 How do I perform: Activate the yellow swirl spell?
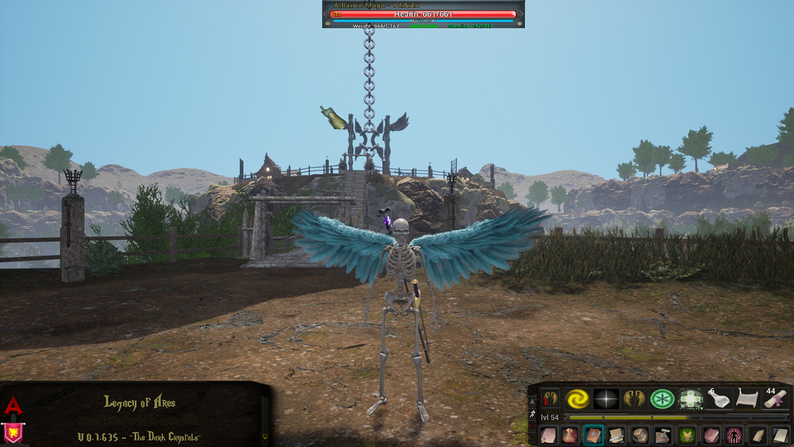(577, 399)
